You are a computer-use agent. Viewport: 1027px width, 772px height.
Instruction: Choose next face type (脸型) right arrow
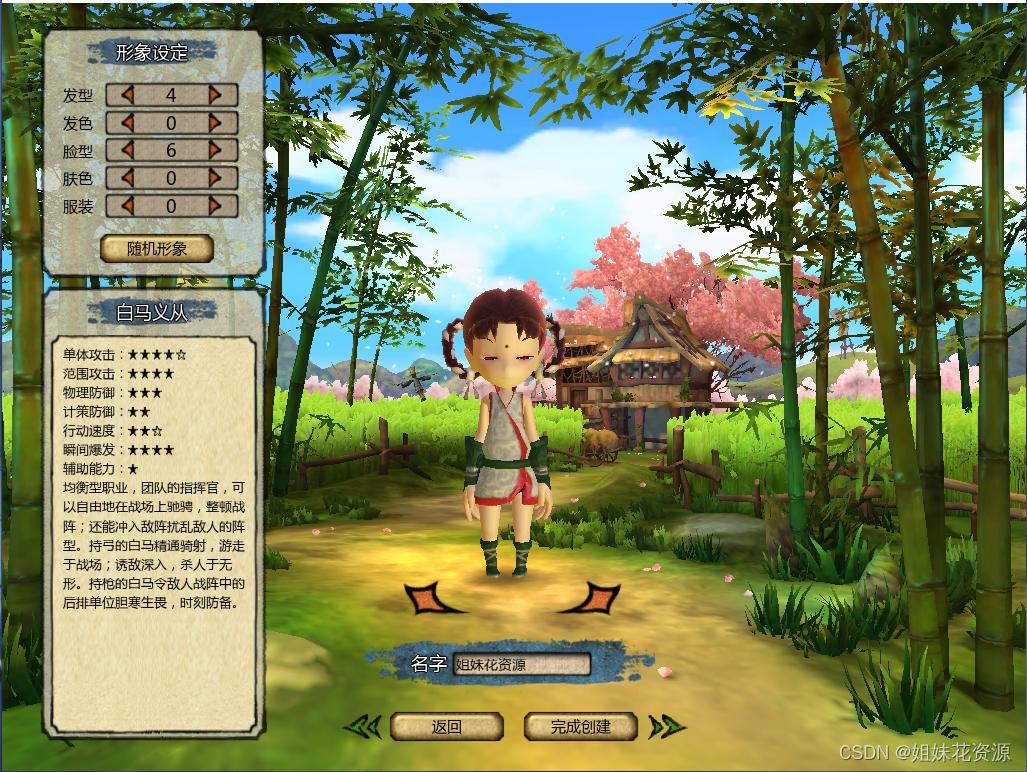(x=215, y=151)
